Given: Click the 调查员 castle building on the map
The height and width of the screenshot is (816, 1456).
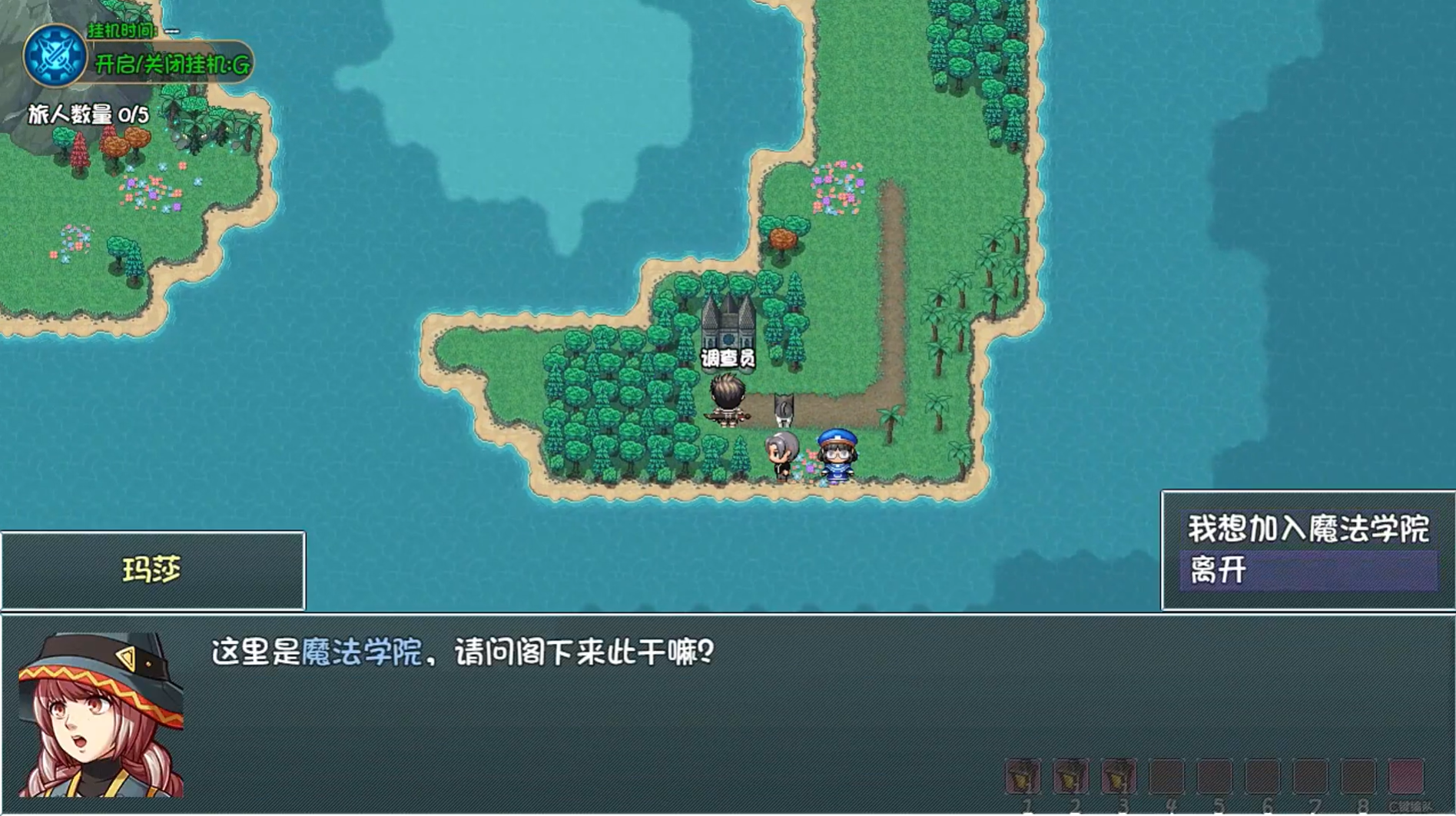Looking at the screenshot, I should coord(727,327).
